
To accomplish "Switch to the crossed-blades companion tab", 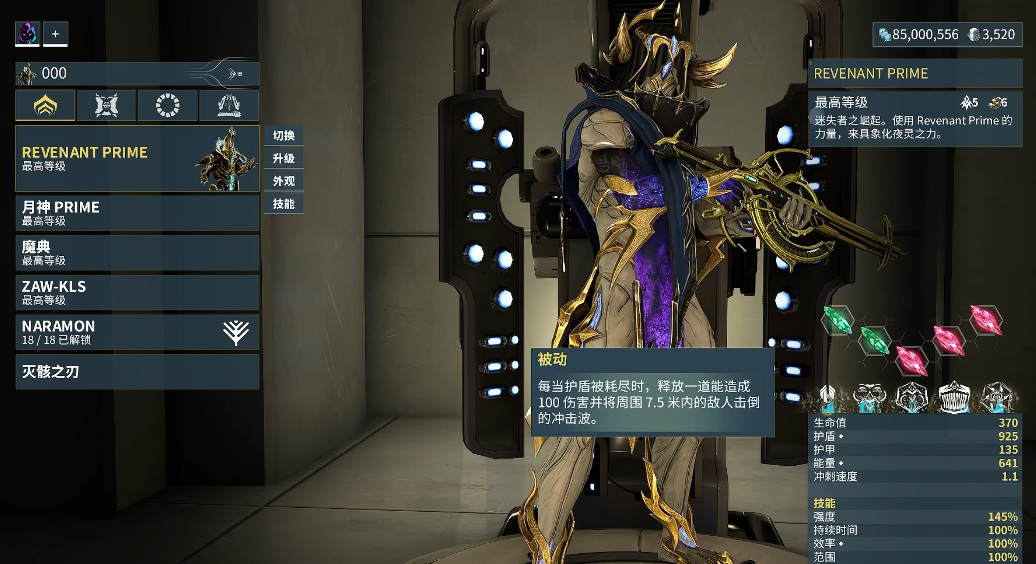I will point(107,105).
